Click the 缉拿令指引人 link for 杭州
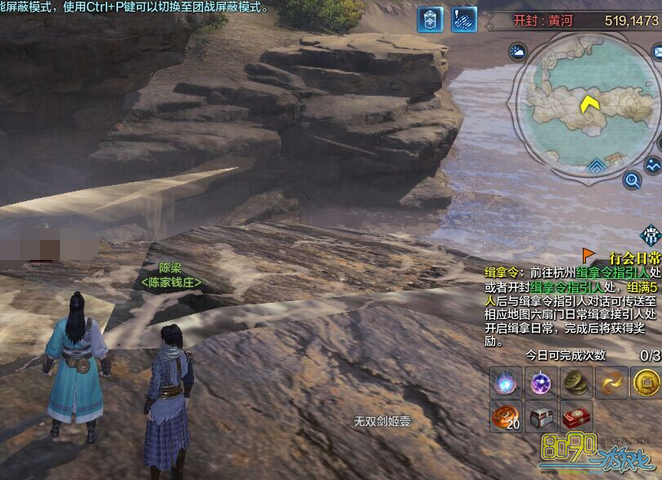Screen dimensions: 662x480 (569, 272)
